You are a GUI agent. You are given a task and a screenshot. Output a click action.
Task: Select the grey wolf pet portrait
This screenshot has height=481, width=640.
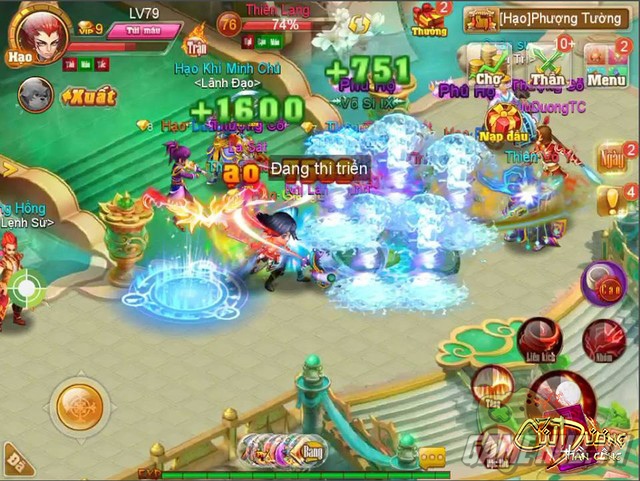[34, 96]
